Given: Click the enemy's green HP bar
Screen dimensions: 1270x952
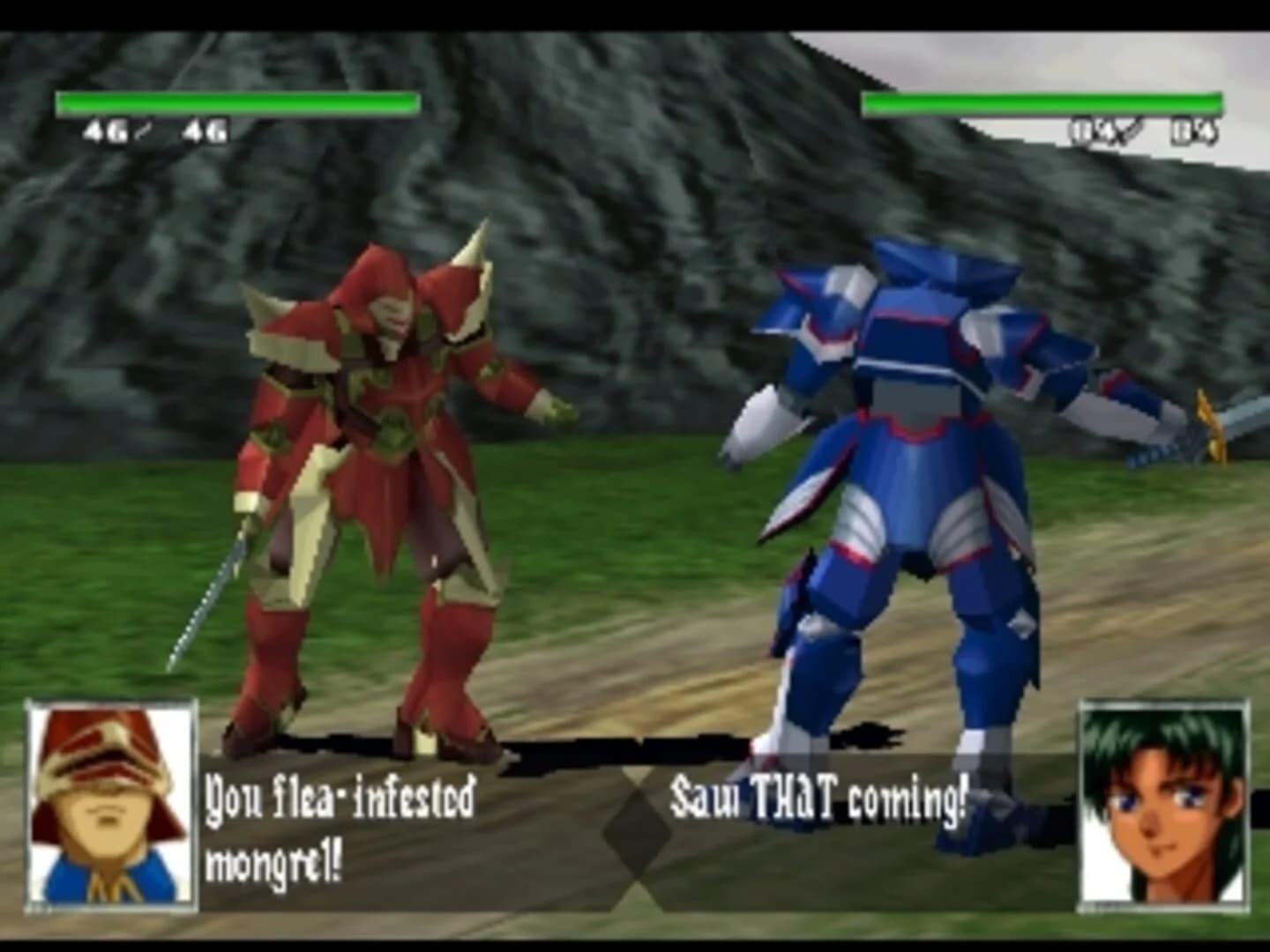Looking at the screenshot, I should click(x=1041, y=103).
